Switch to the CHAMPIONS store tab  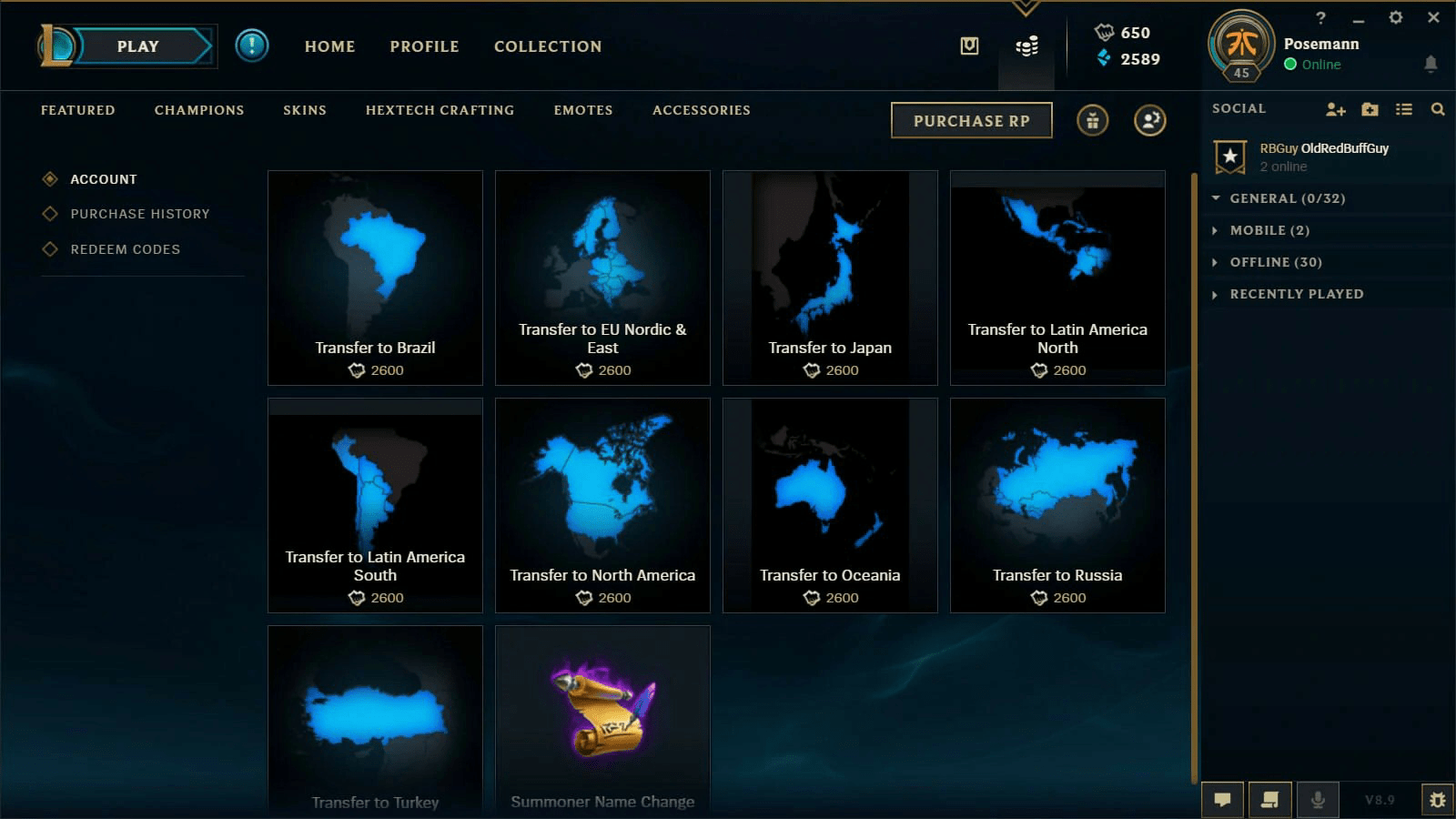tap(199, 110)
